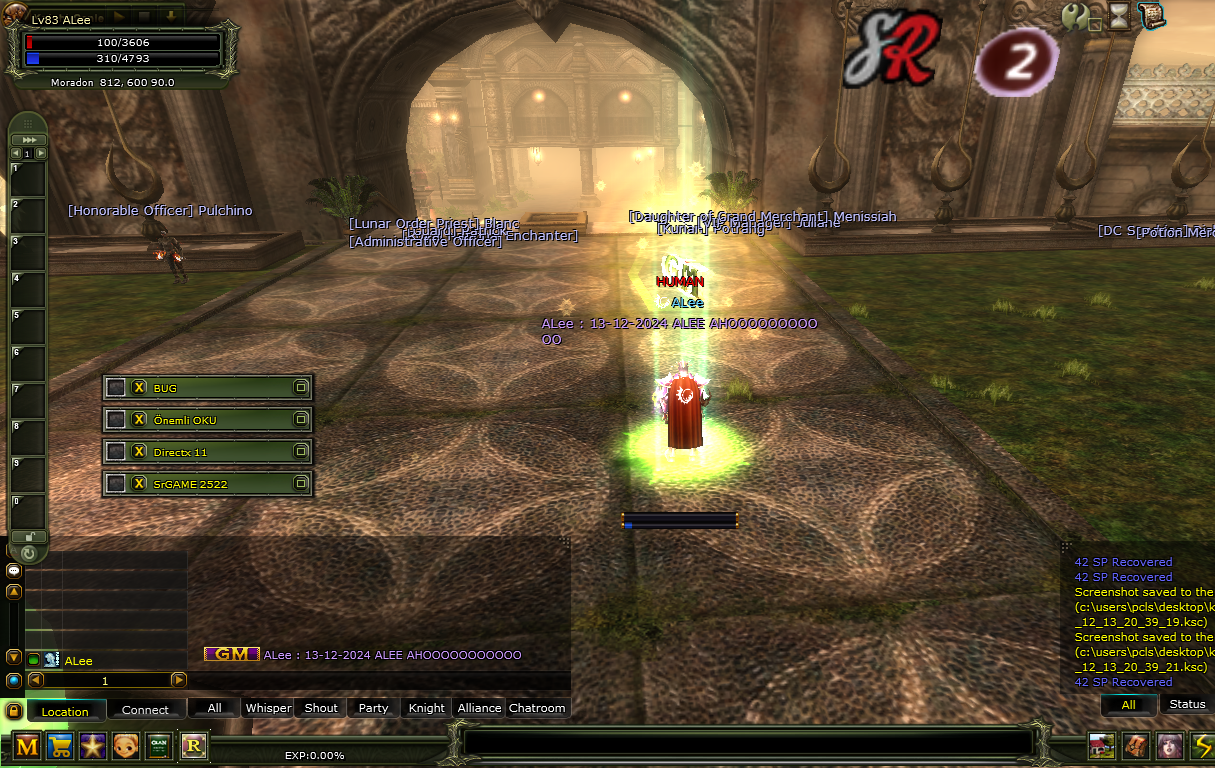1215x768 pixels.
Task: Expand the SrGAME 2522 notice
Action: coord(300,484)
